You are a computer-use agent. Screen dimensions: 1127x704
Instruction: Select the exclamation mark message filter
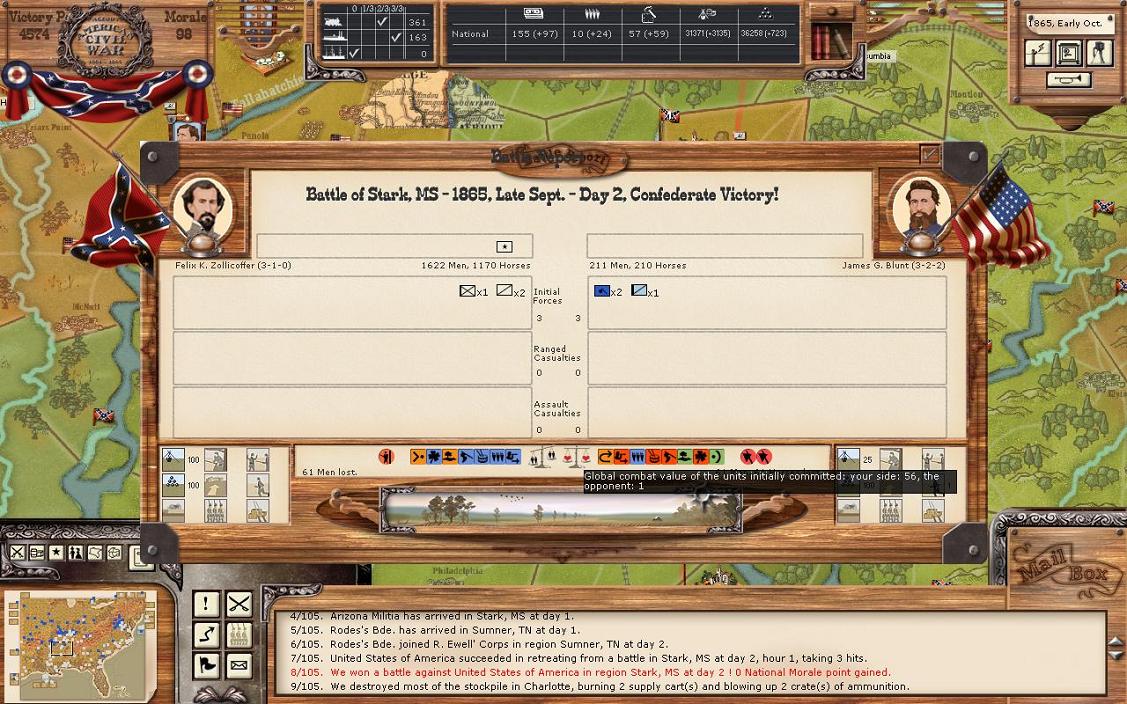point(206,603)
